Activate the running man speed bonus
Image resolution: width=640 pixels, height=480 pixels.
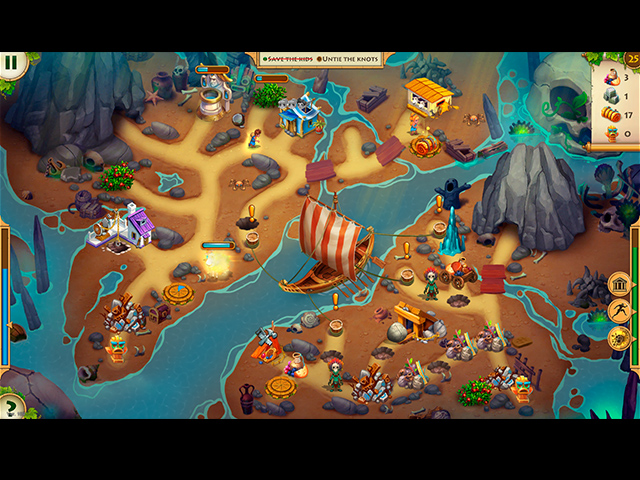[x=620, y=311]
